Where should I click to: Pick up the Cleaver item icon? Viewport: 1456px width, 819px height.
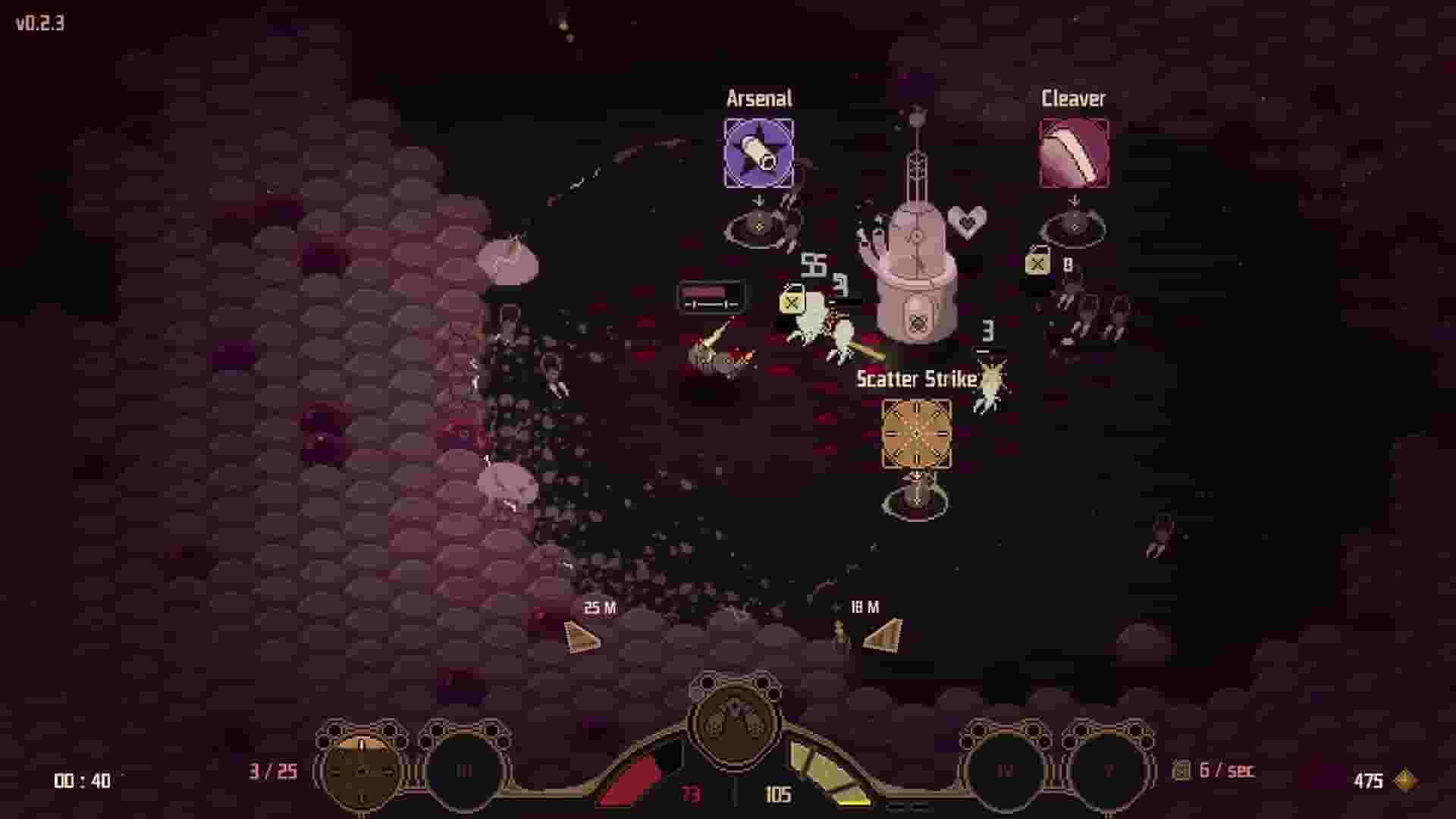coord(1072,152)
